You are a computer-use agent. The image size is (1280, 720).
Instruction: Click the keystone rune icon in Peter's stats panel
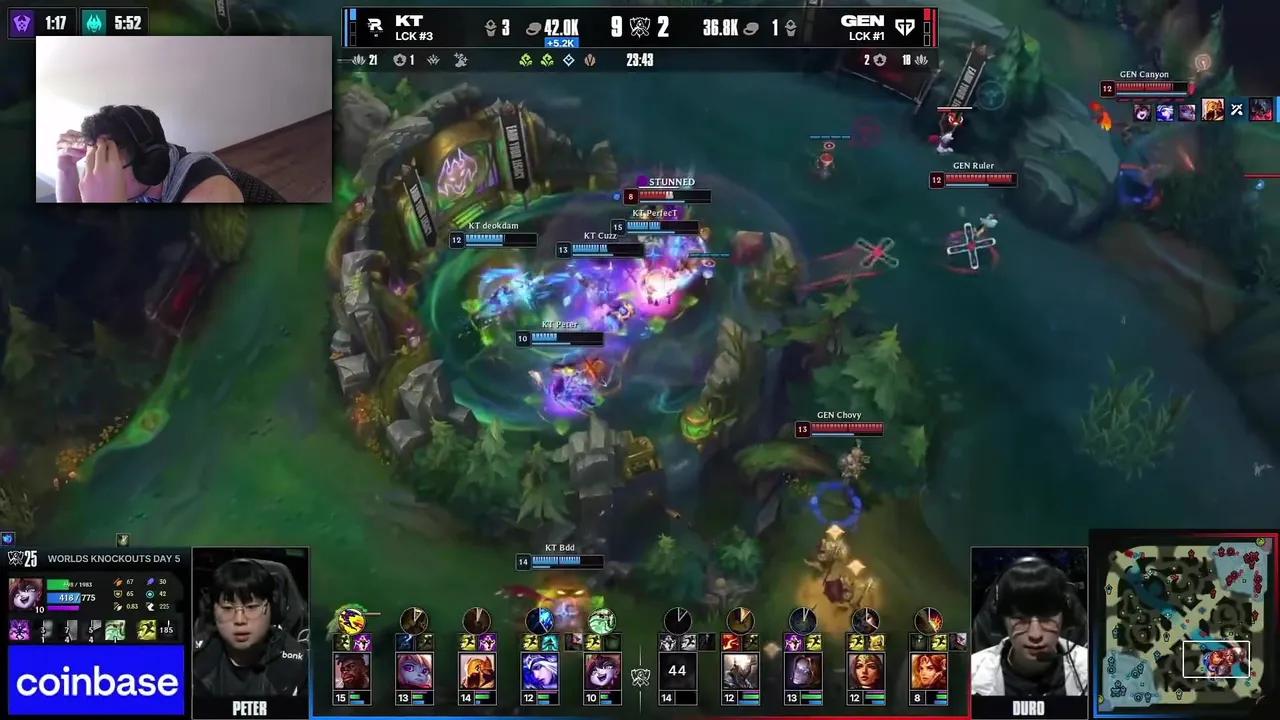18,630
